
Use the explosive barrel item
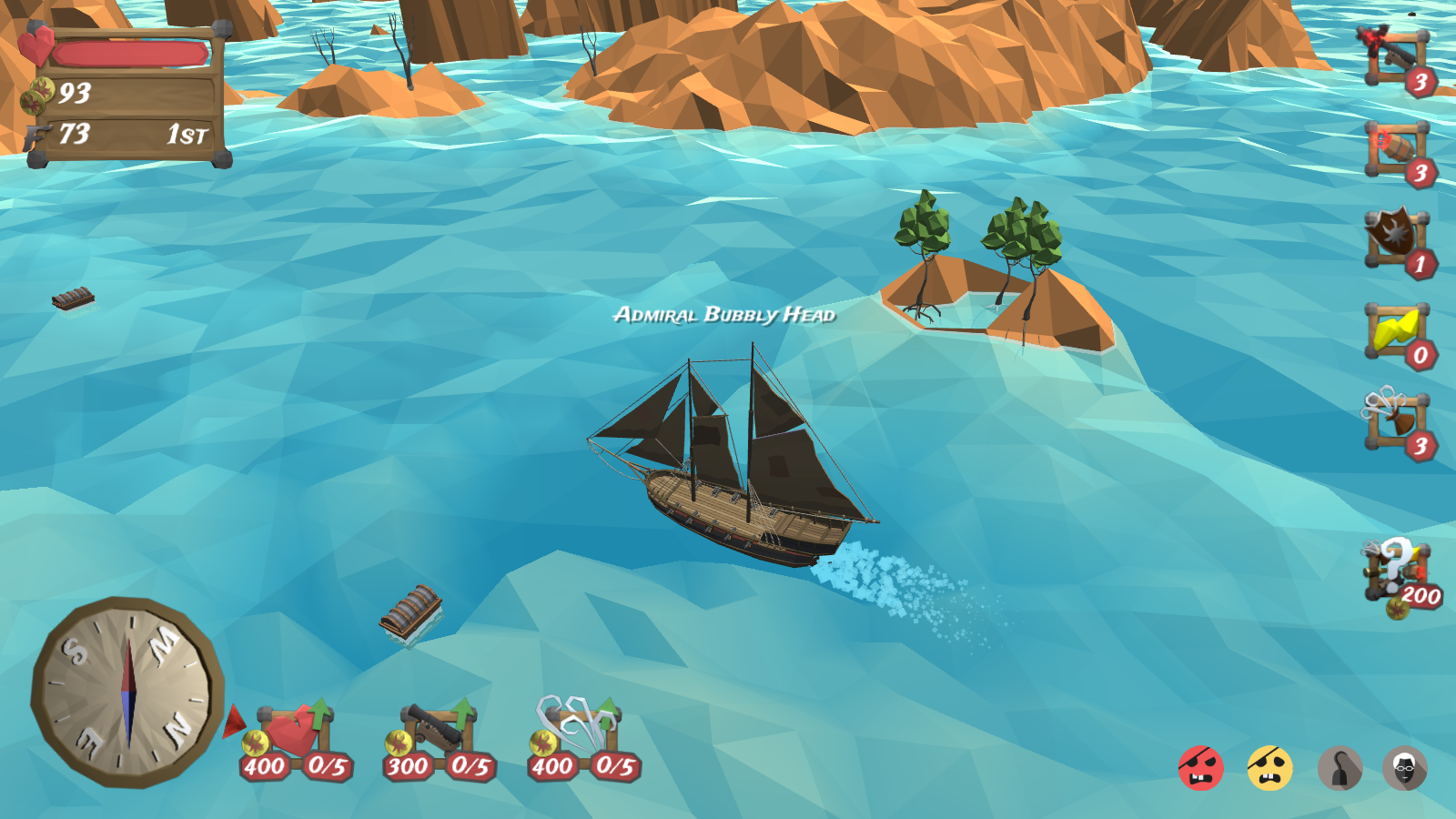(1396, 150)
